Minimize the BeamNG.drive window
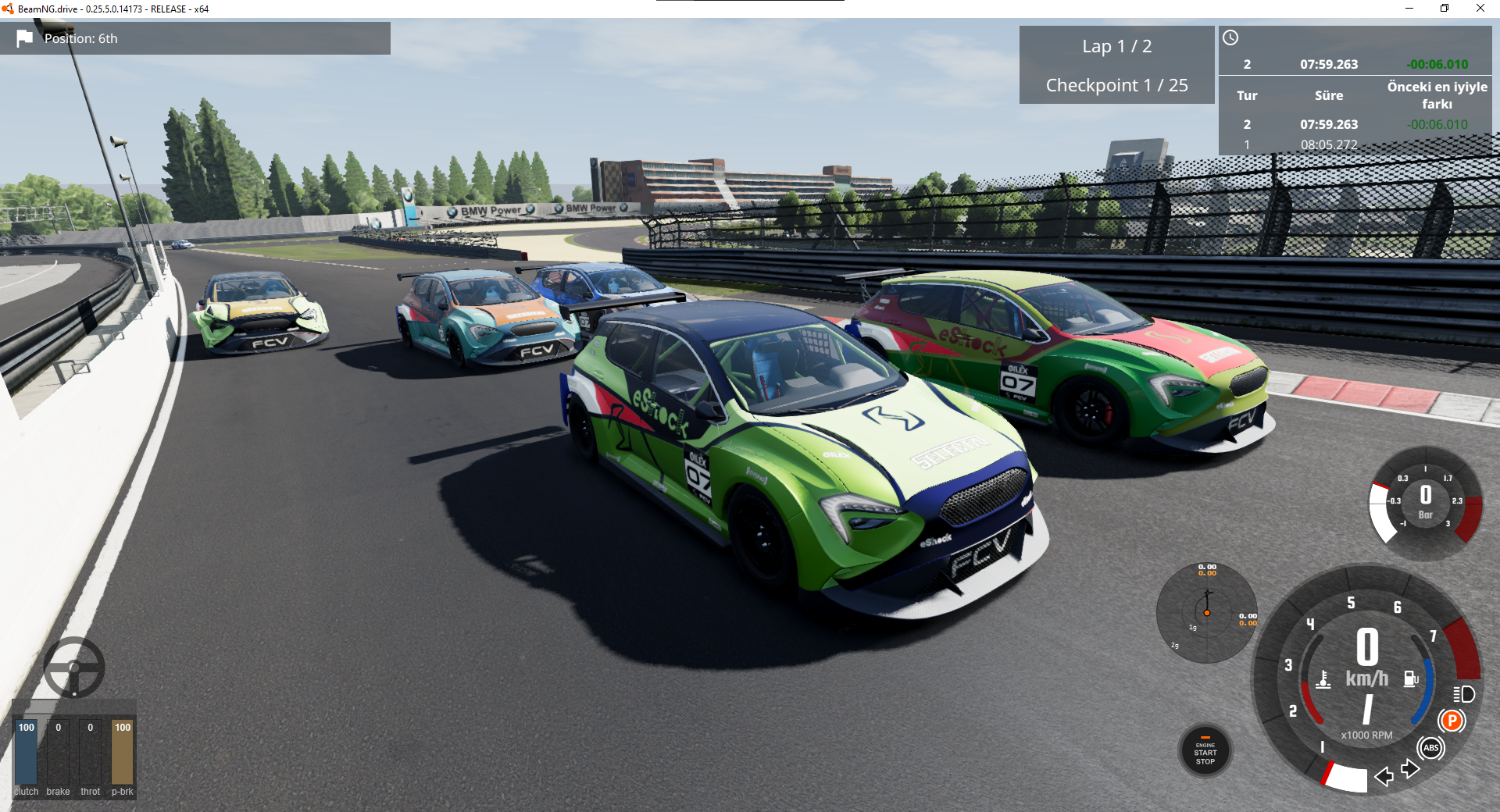The width and height of the screenshot is (1500, 812). tap(1409, 9)
